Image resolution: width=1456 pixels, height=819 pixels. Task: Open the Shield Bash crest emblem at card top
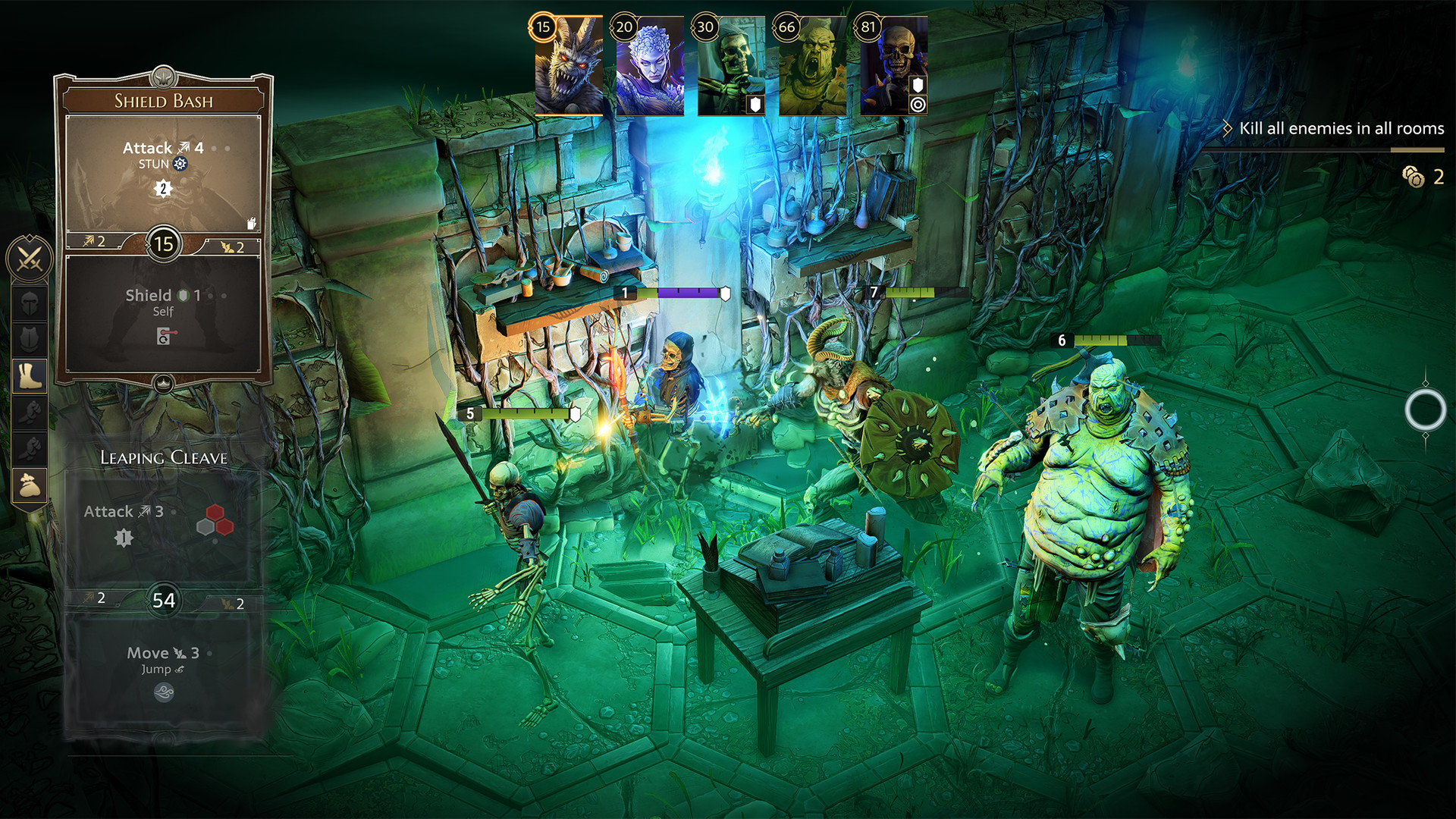click(x=162, y=77)
